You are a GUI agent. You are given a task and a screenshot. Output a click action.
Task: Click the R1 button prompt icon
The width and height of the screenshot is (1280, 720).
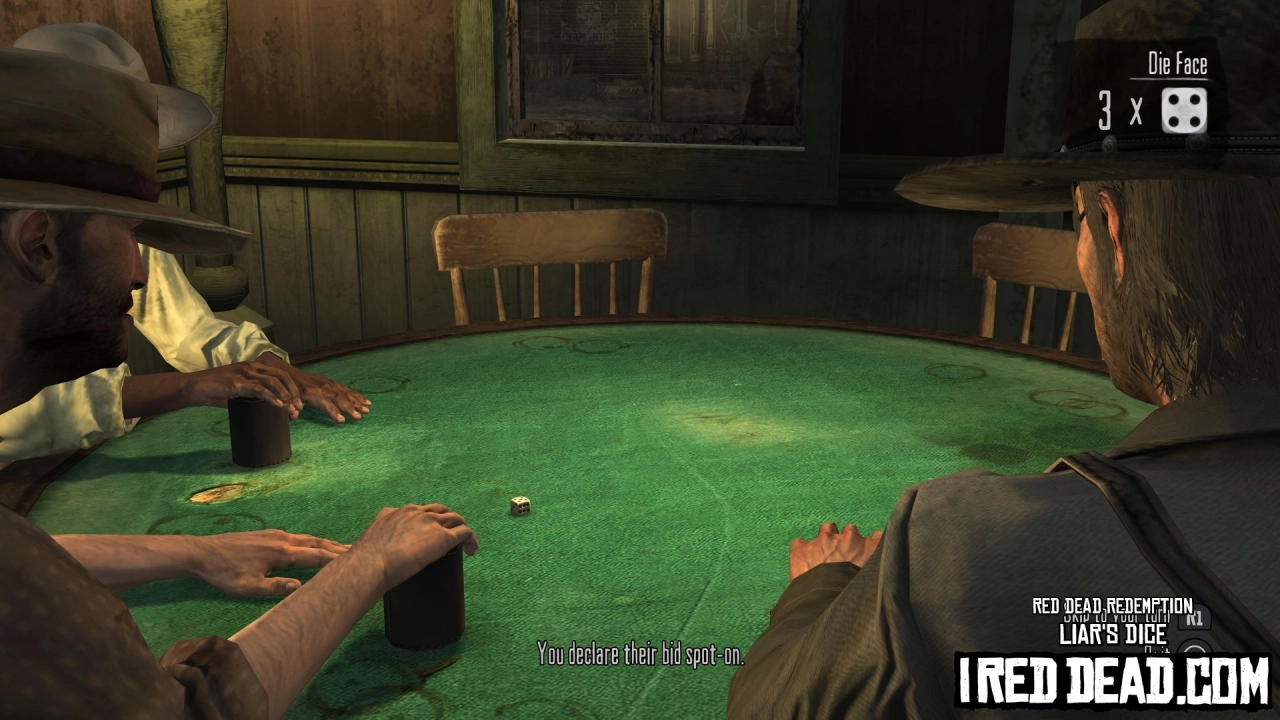(1195, 618)
